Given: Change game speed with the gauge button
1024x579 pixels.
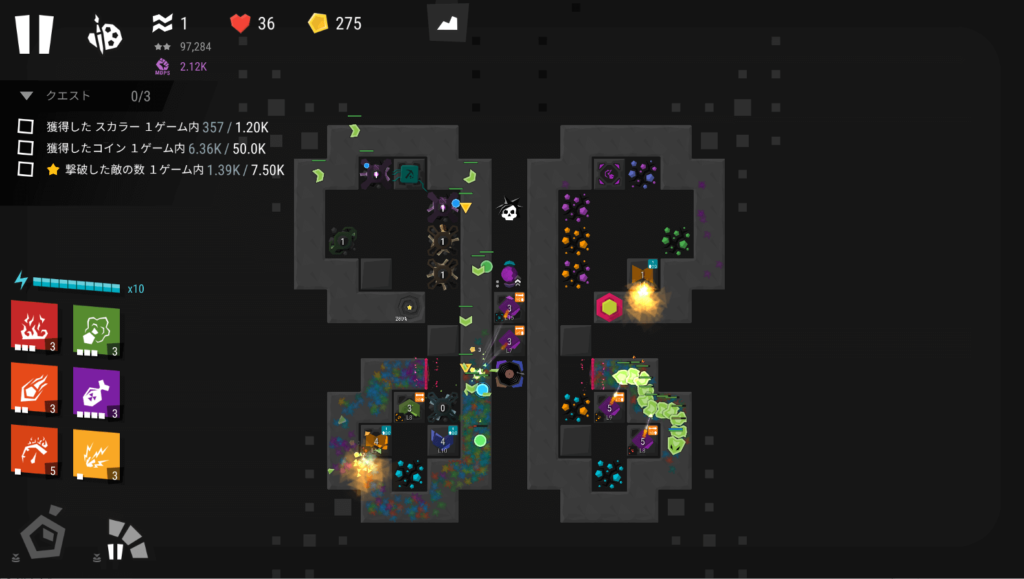Looking at the screenshot, I should (124, 539).
